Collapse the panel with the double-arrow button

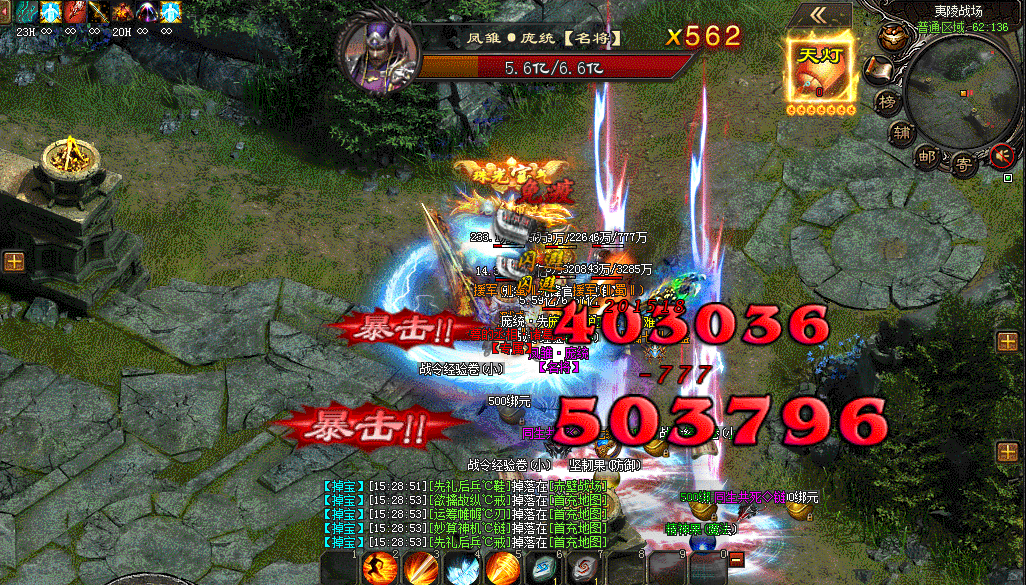(x=820, y=14)
